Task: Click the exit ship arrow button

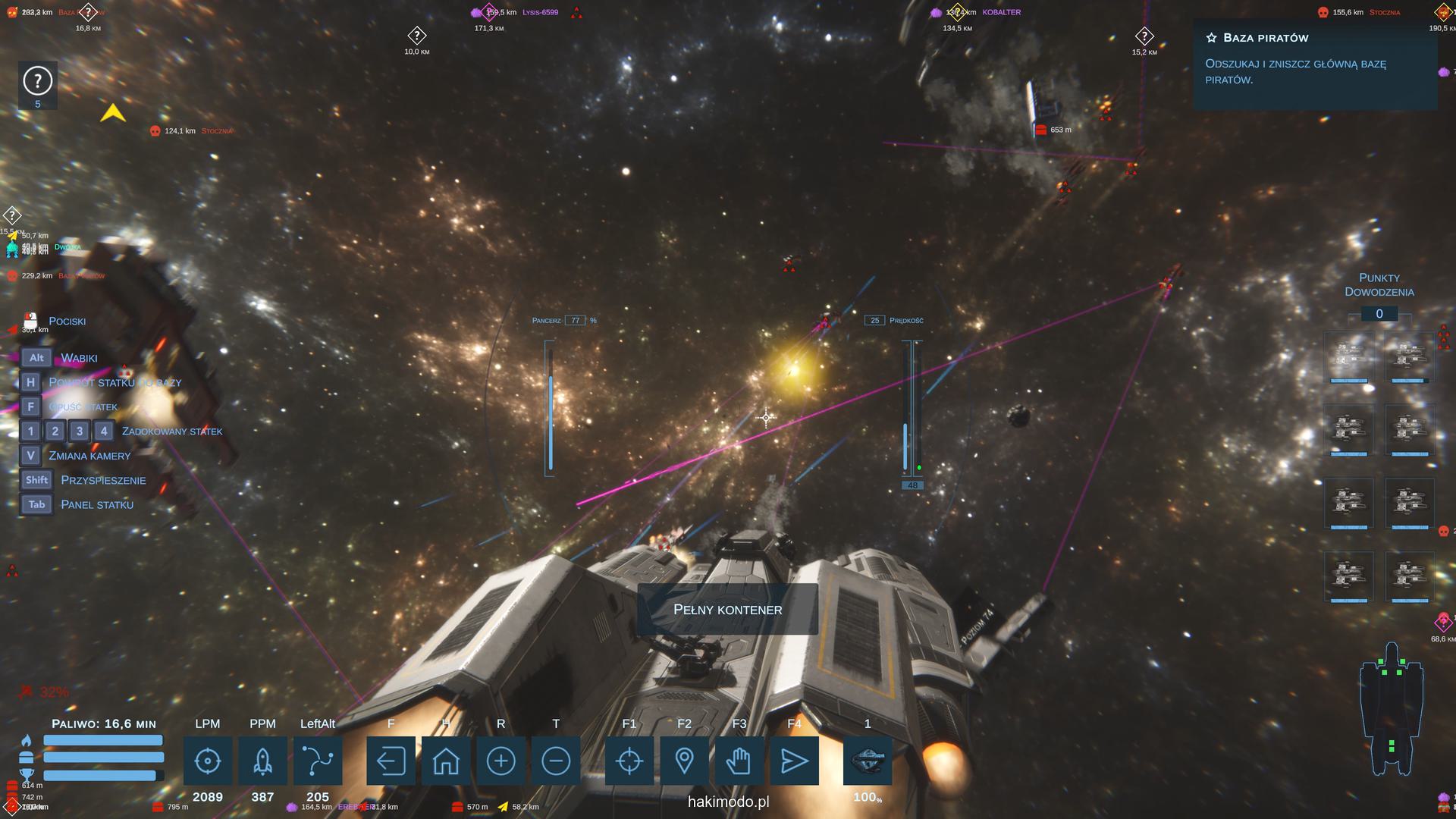Action: (391, 761)
